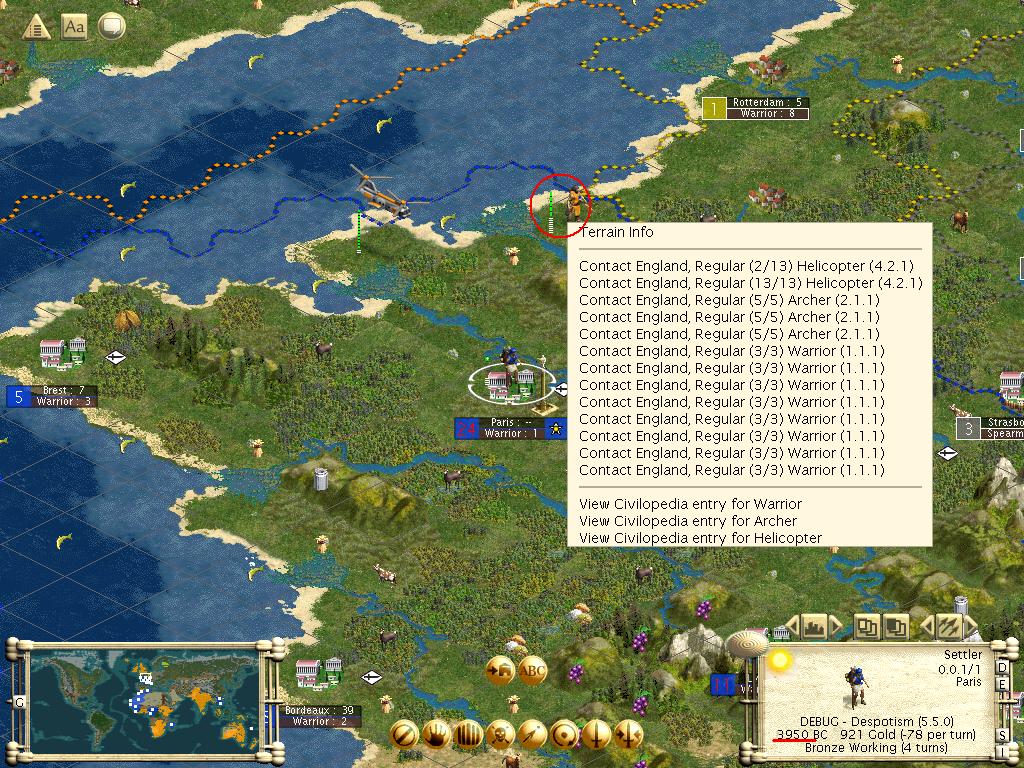Image resolution: width=1024 pixels, height=768 pixels.
Task: Click the skull unit order icon
Action: (x=501, y=733)
